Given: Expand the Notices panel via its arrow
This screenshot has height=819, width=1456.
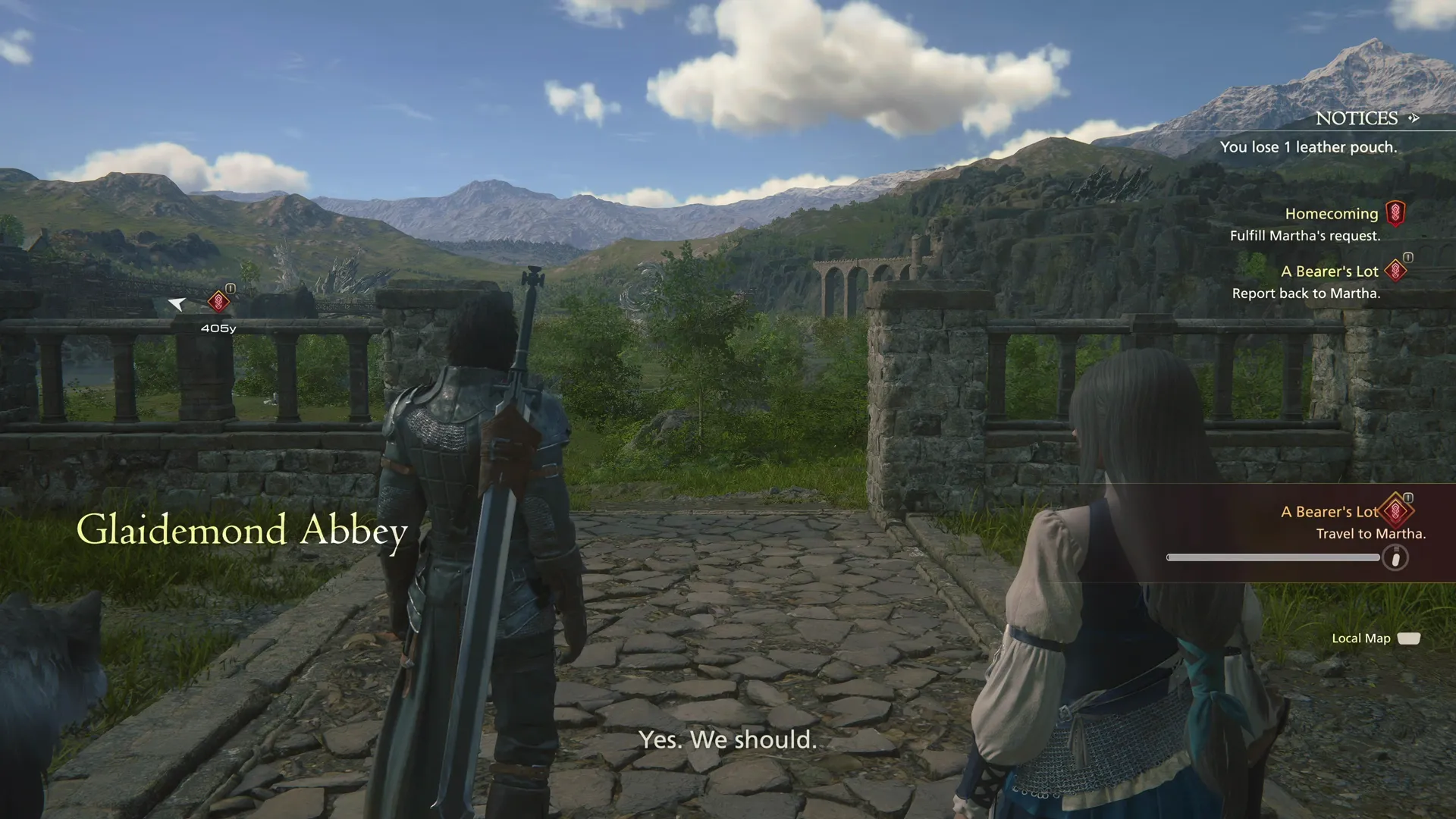Looking at the screenshot, I should [x=1415, y=118].
